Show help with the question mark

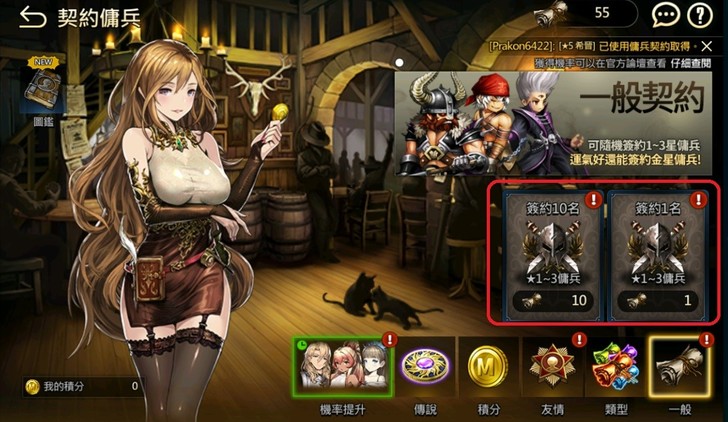700,15
